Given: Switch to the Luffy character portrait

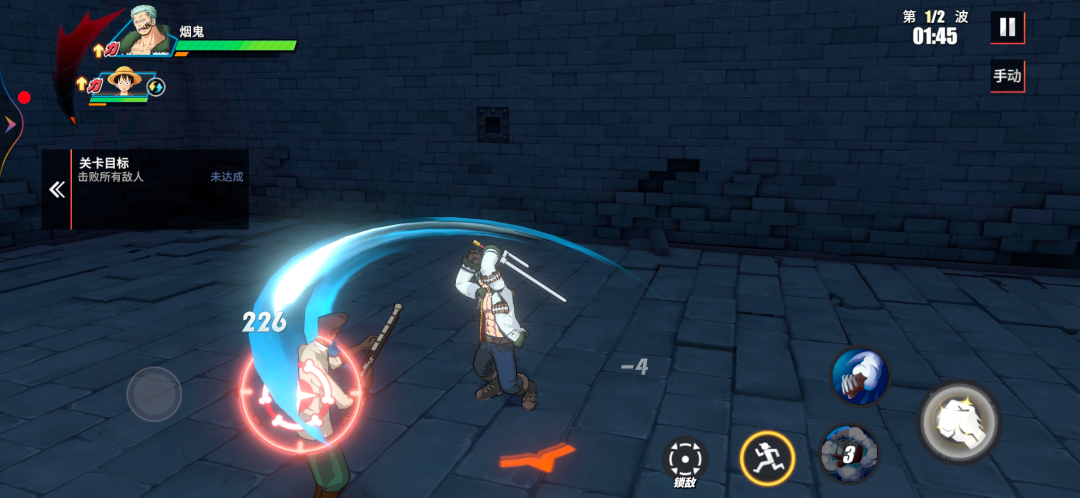Looking at the screenshot, I should (124, 82).
